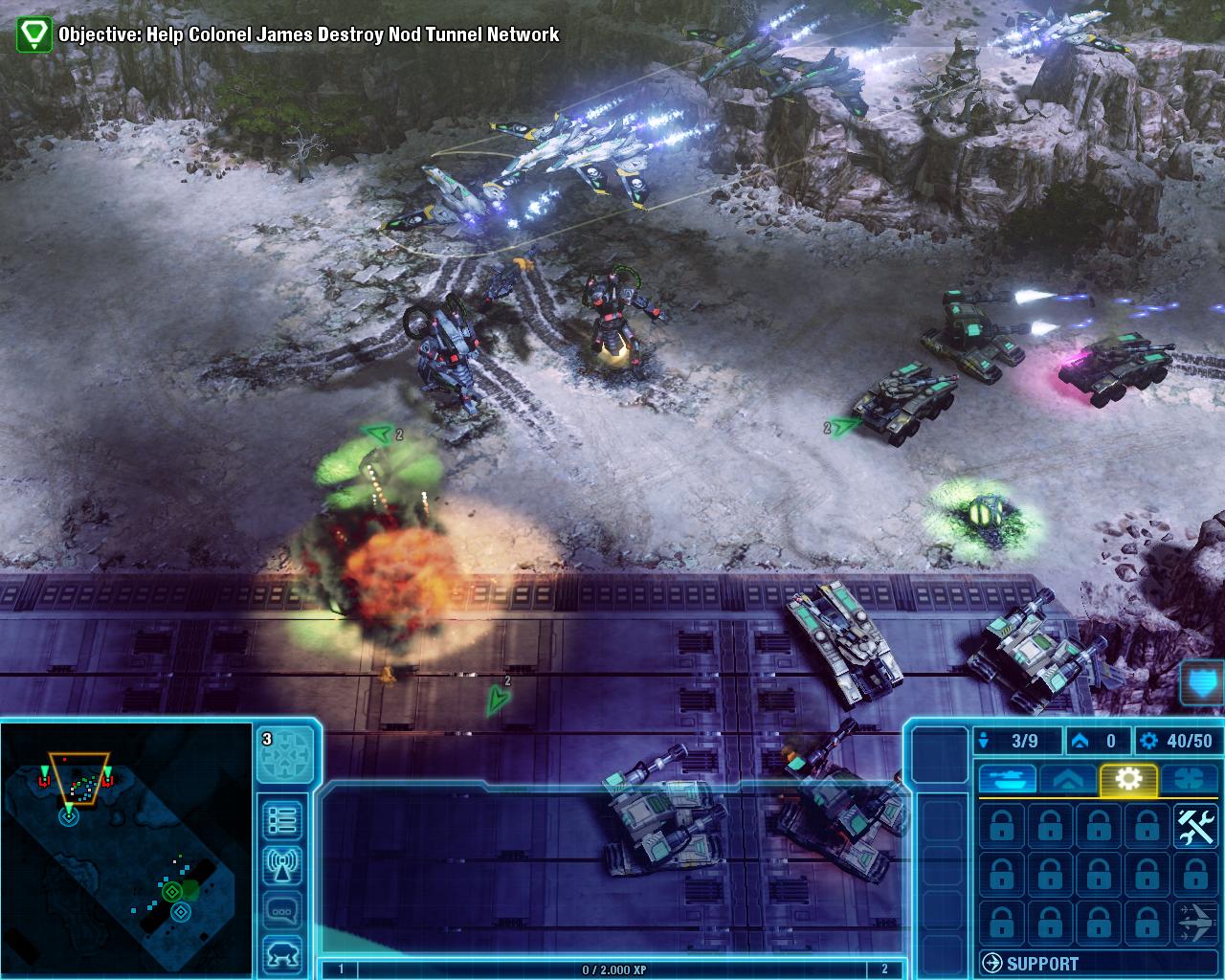Activate the hammer and wrench repair power

(x=1194, y=826)
